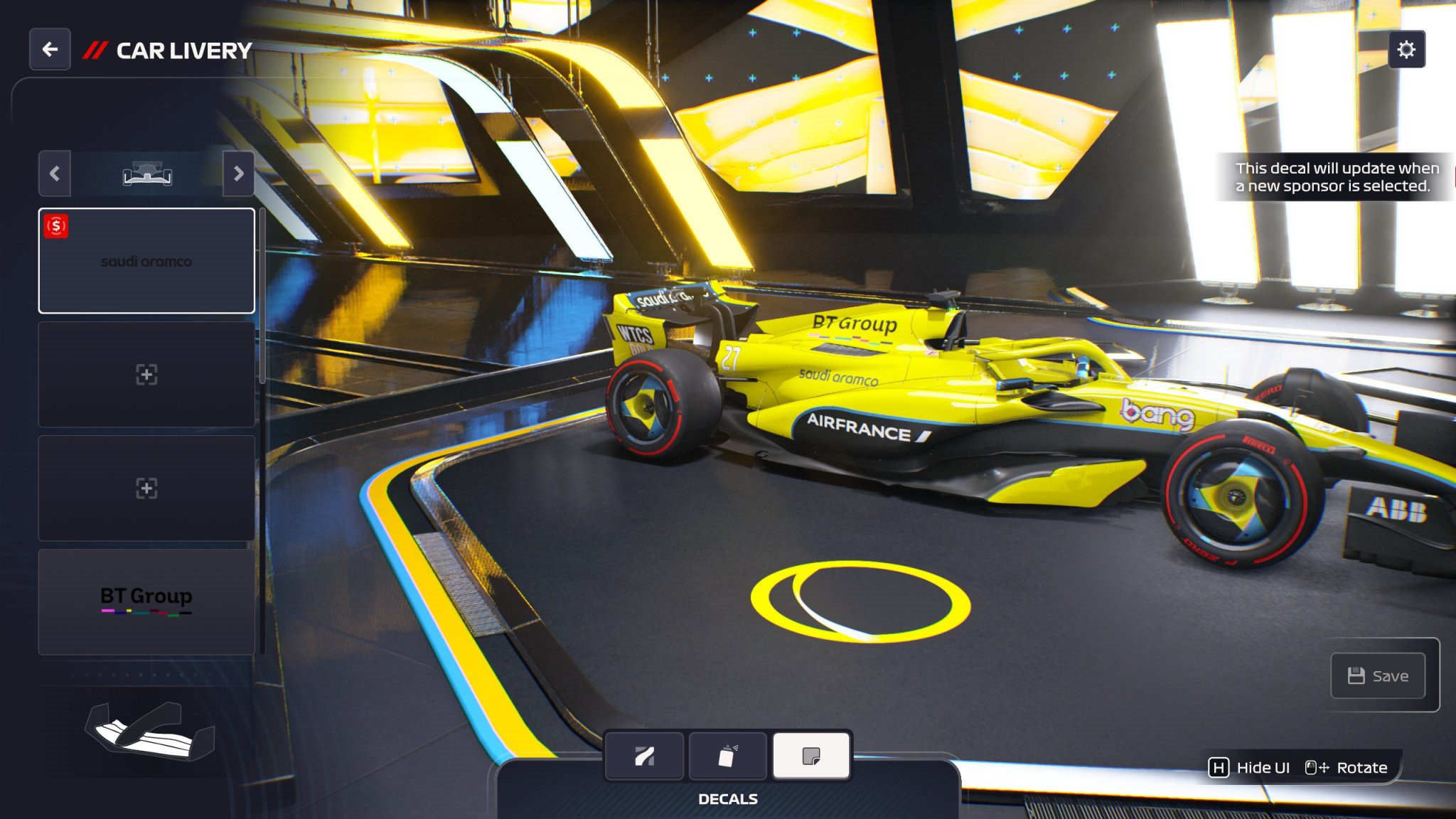Open the settings gear menu
Image resolution: width=1456 pixels, height=819 pixels.
coord(1408,50)
